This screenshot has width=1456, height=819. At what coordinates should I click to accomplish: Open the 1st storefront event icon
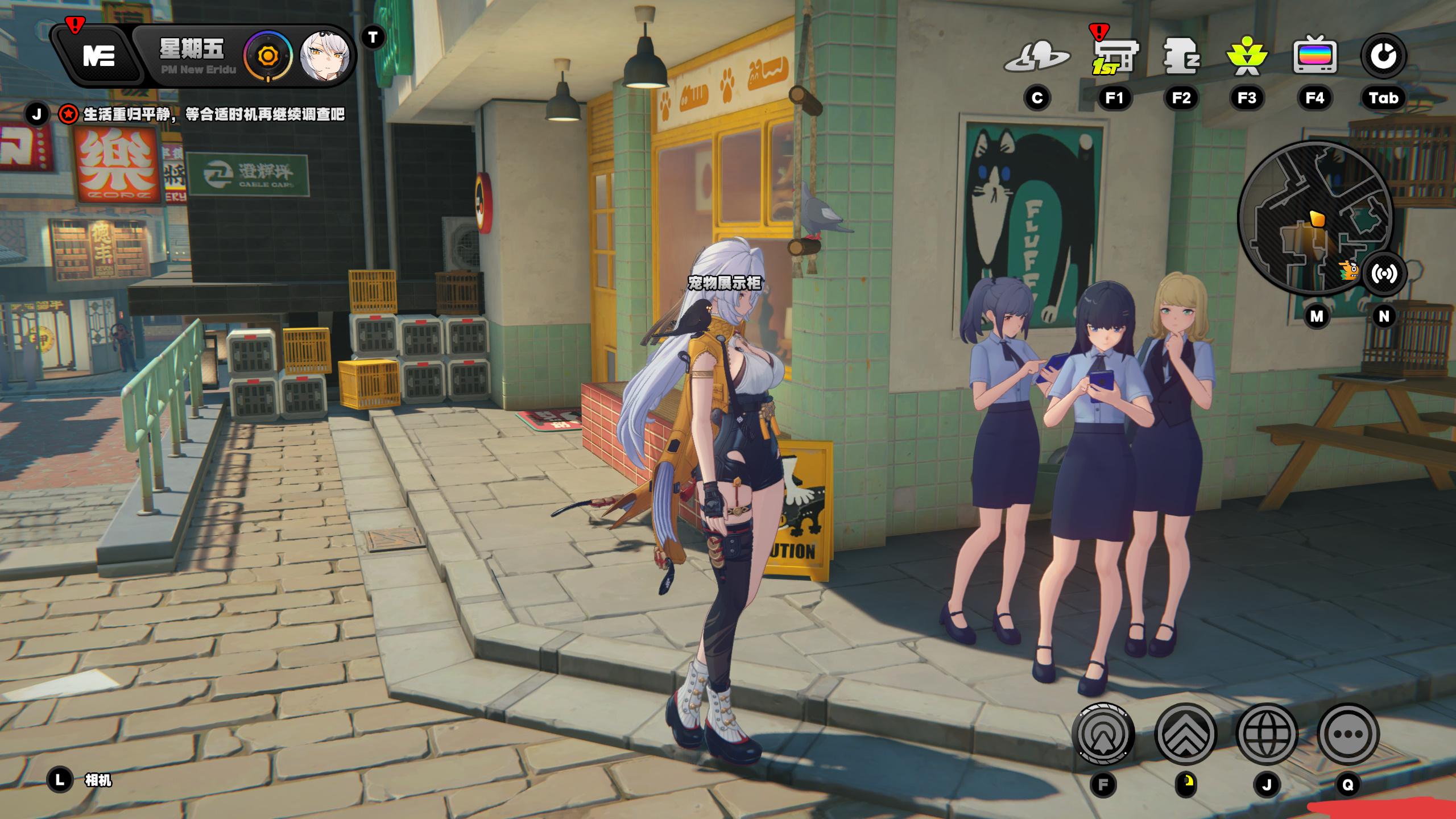click(1114, 57)
